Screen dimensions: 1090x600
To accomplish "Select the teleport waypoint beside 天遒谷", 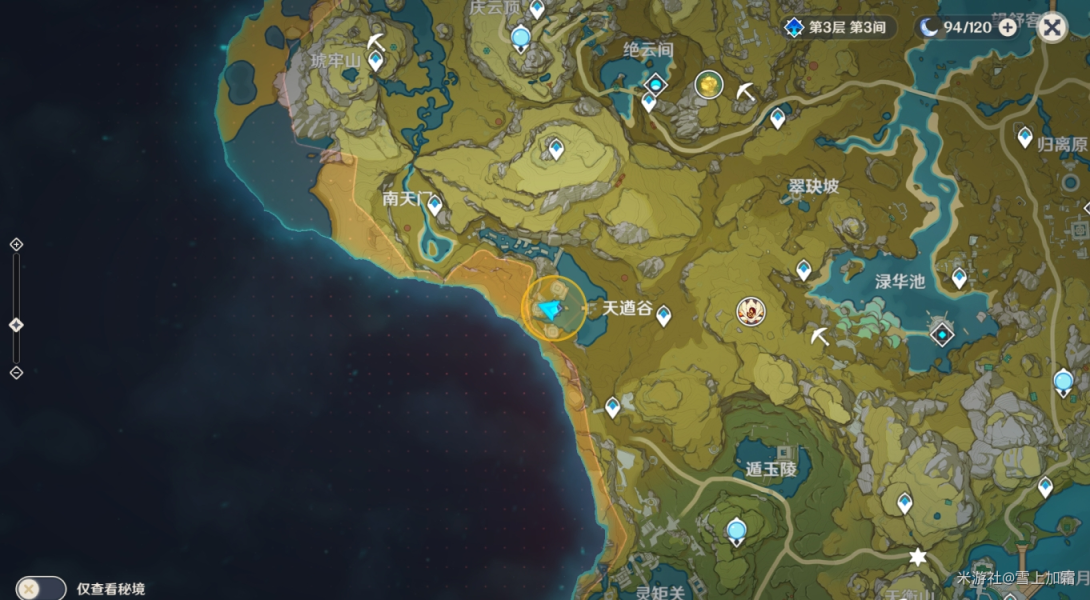I will click(663, 316).
